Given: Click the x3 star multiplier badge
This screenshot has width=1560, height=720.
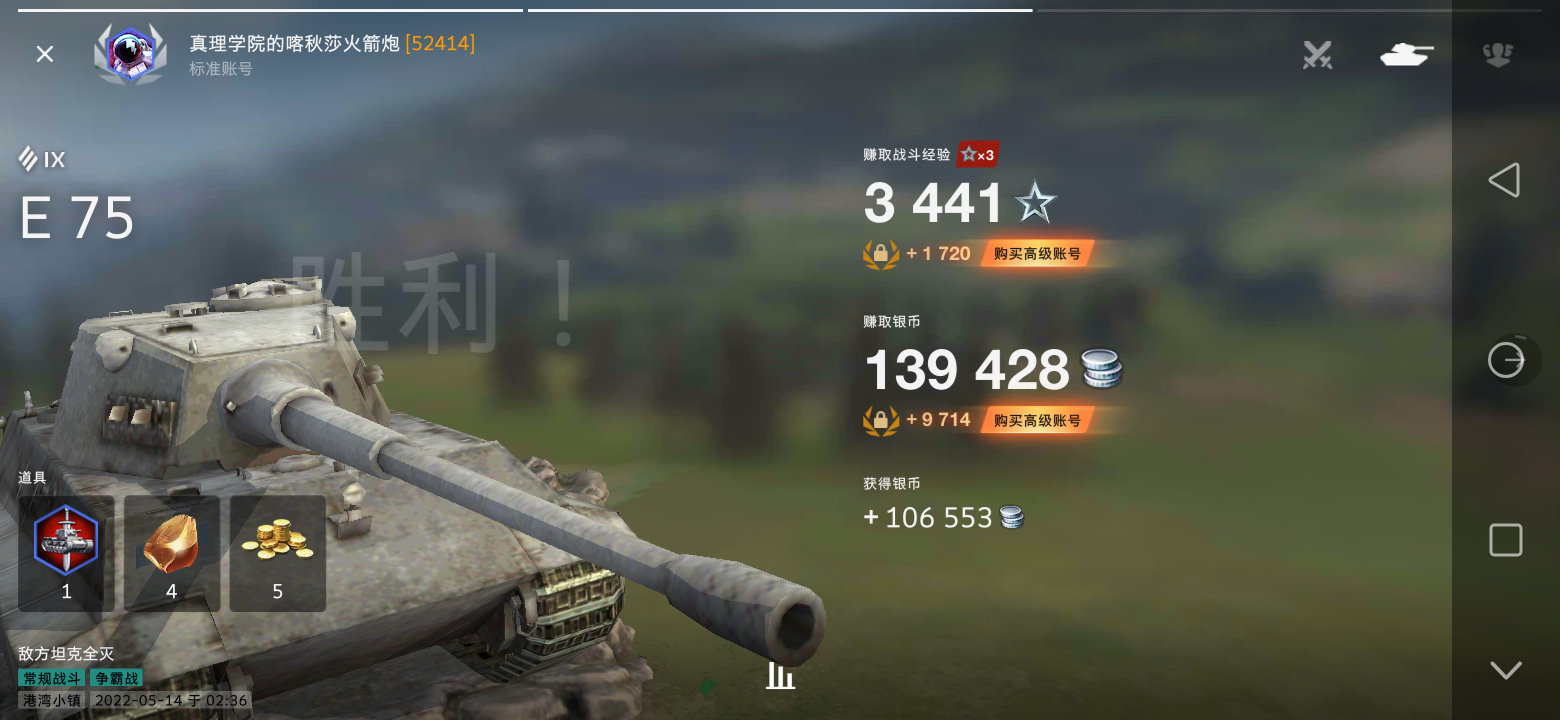Looking at the screenshot, I should tap(977, 154).
